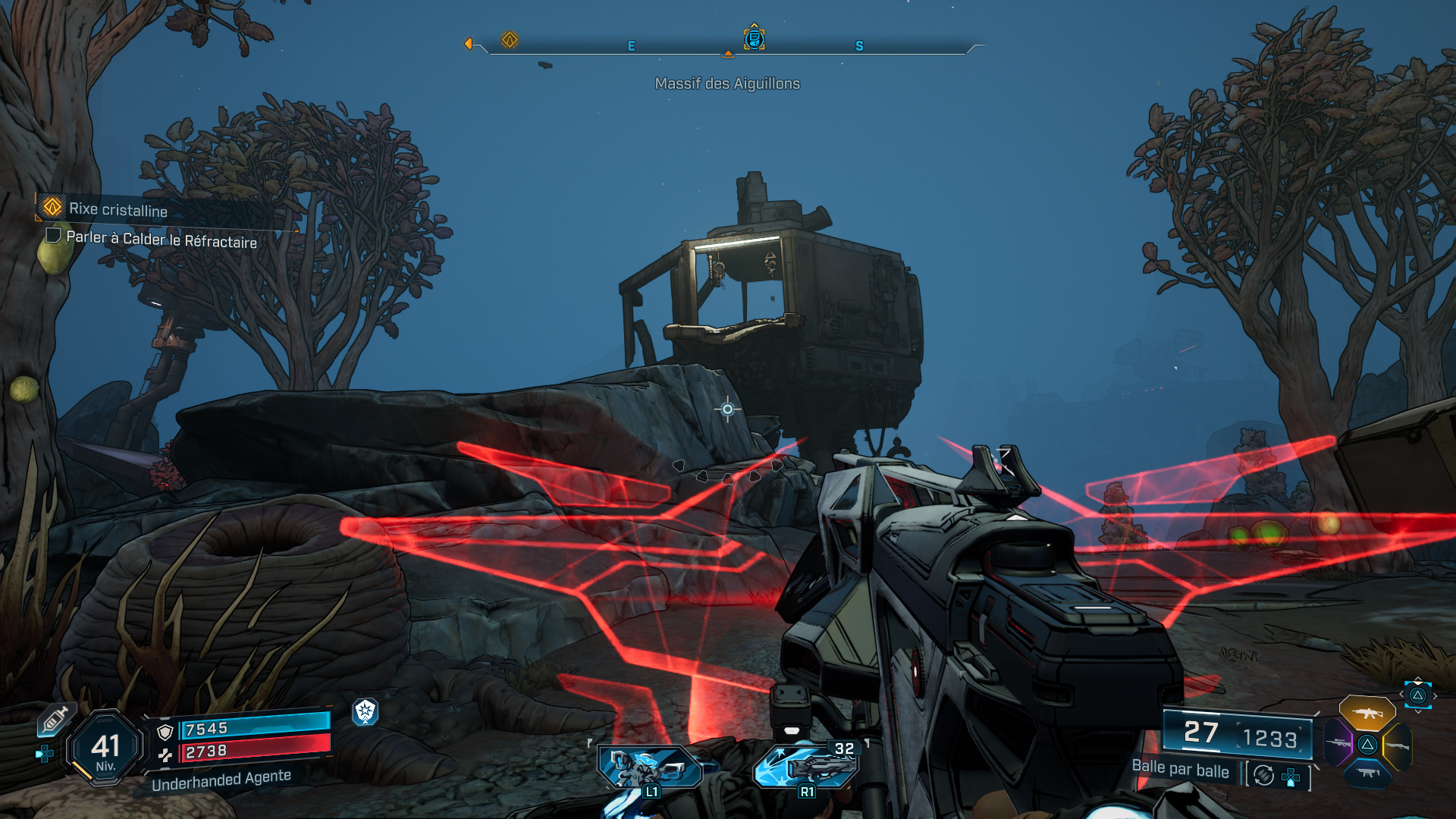Click the right chevron beside the grenade slot
This screenshot has height=819, width=1456.
tap(1435, 694)
